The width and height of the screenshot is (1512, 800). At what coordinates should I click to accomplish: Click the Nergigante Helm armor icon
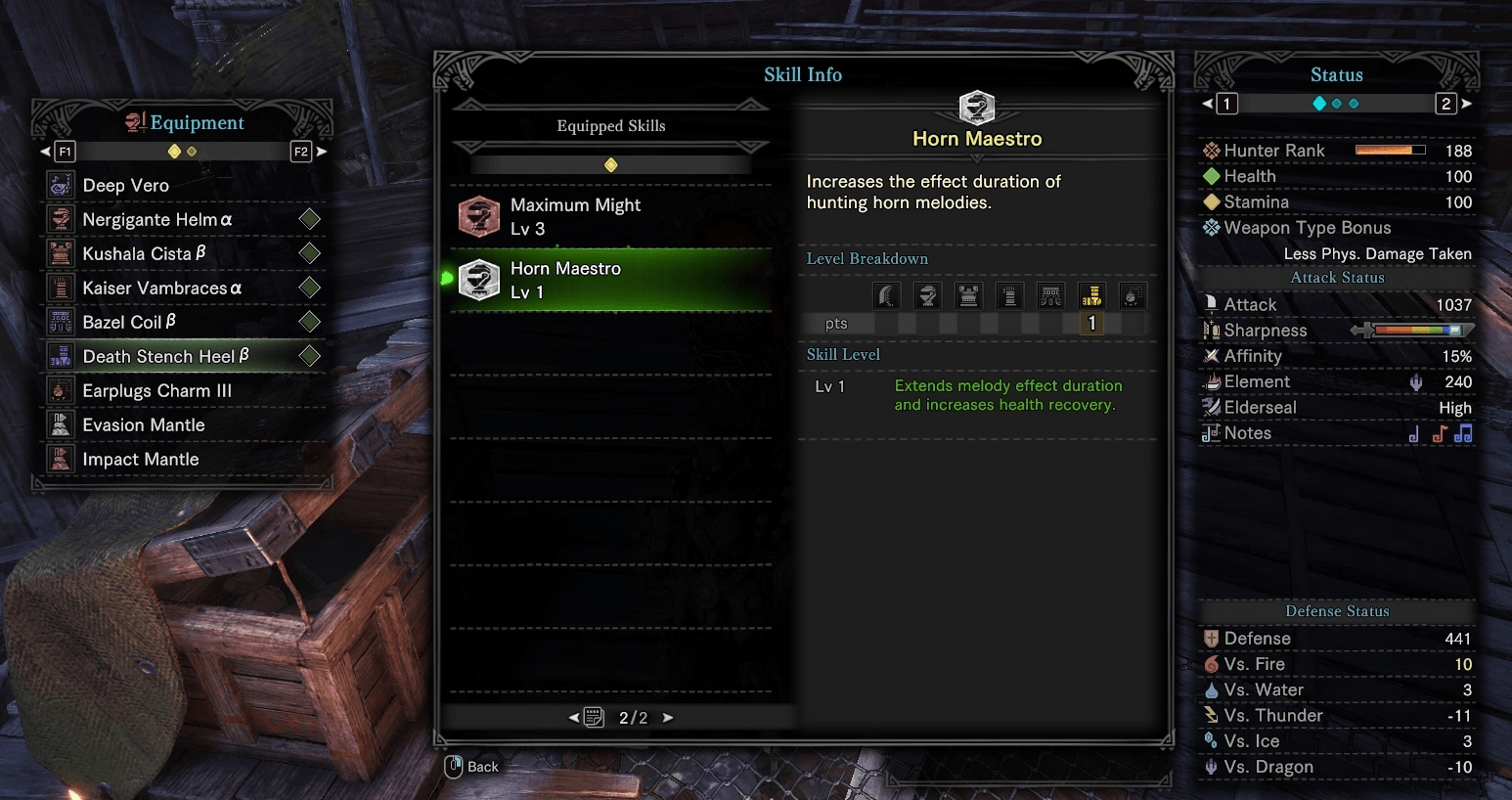[x=60, y=219]
